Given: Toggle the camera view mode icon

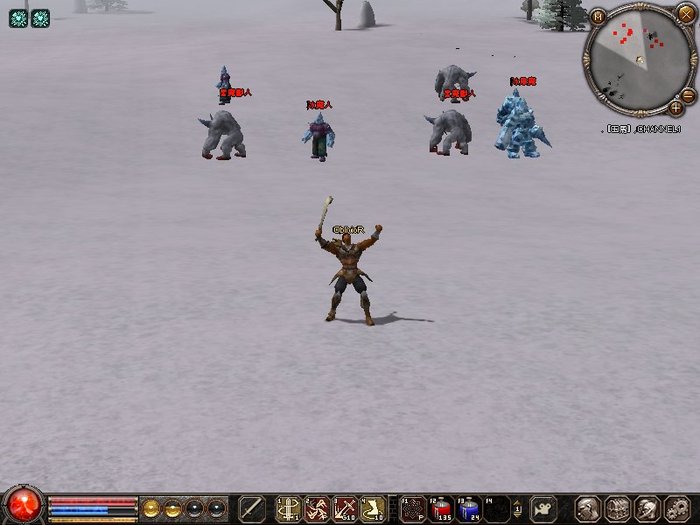Looking at the screenshot, I should click(x=544, y=508).
